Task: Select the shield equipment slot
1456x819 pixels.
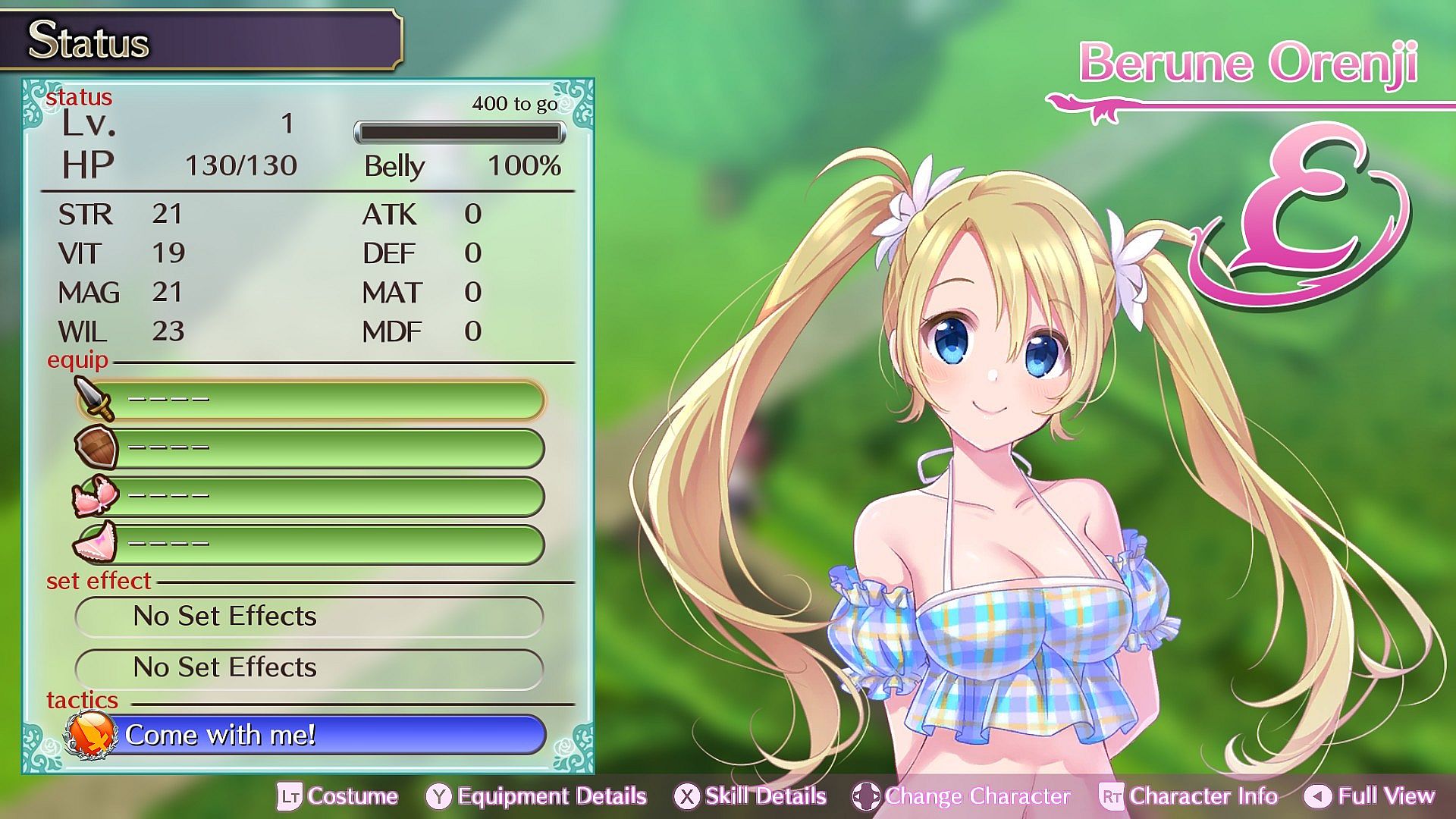Action: click(x=311, y=448)
